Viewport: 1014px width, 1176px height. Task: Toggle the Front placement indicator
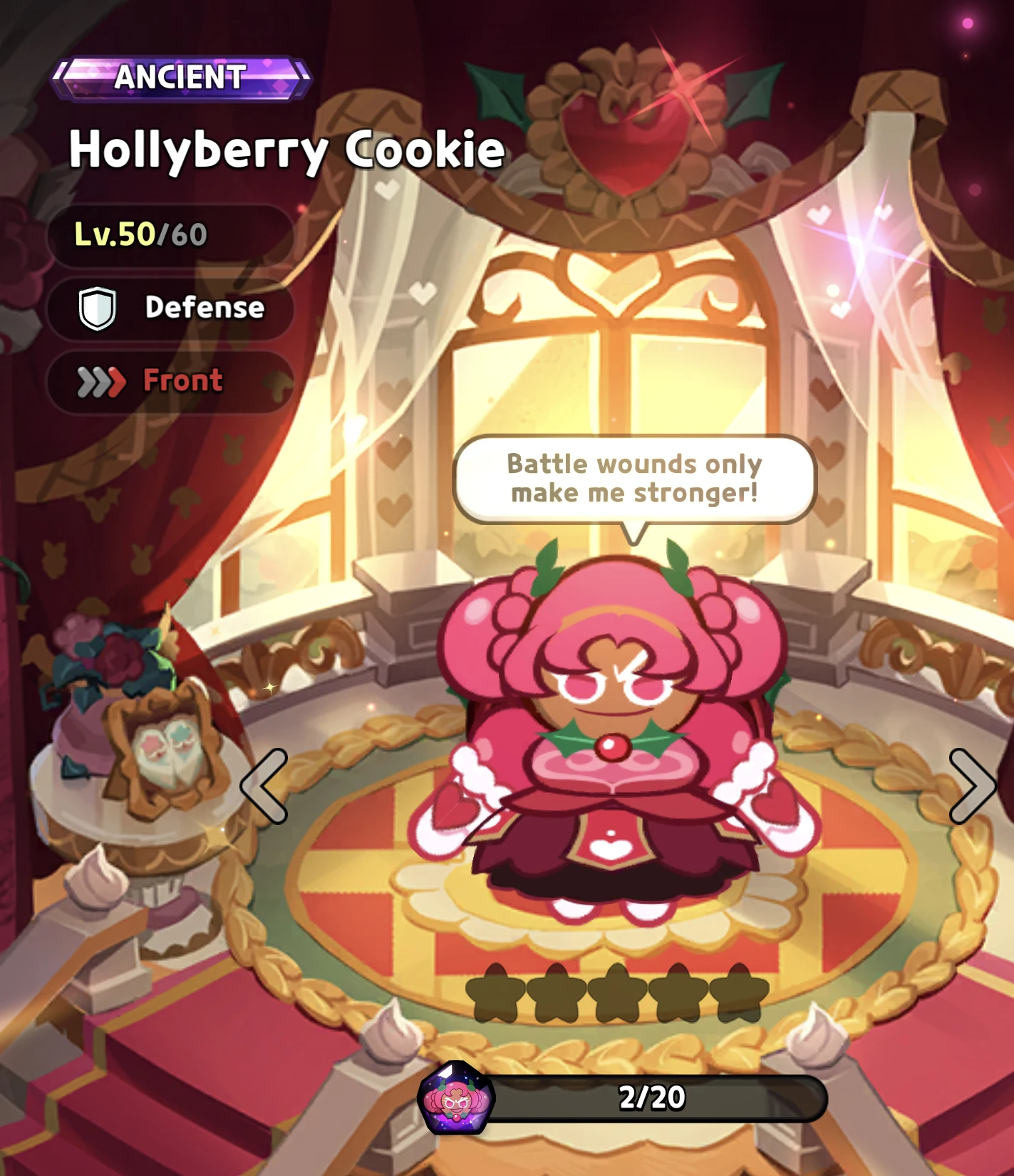(171, 382)
